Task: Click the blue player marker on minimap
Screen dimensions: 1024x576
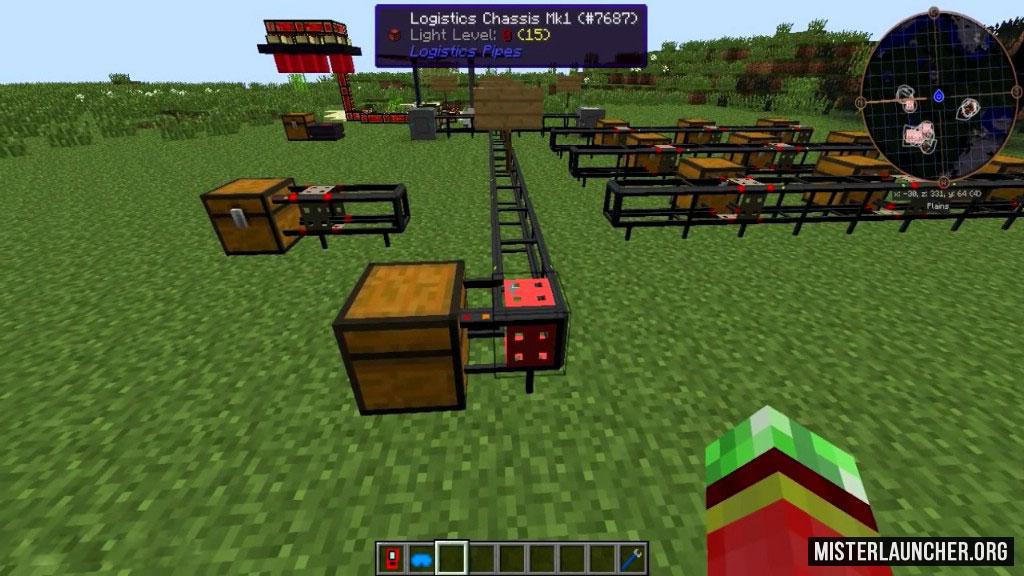Action: pyautogui.click(x=938, y=96)
